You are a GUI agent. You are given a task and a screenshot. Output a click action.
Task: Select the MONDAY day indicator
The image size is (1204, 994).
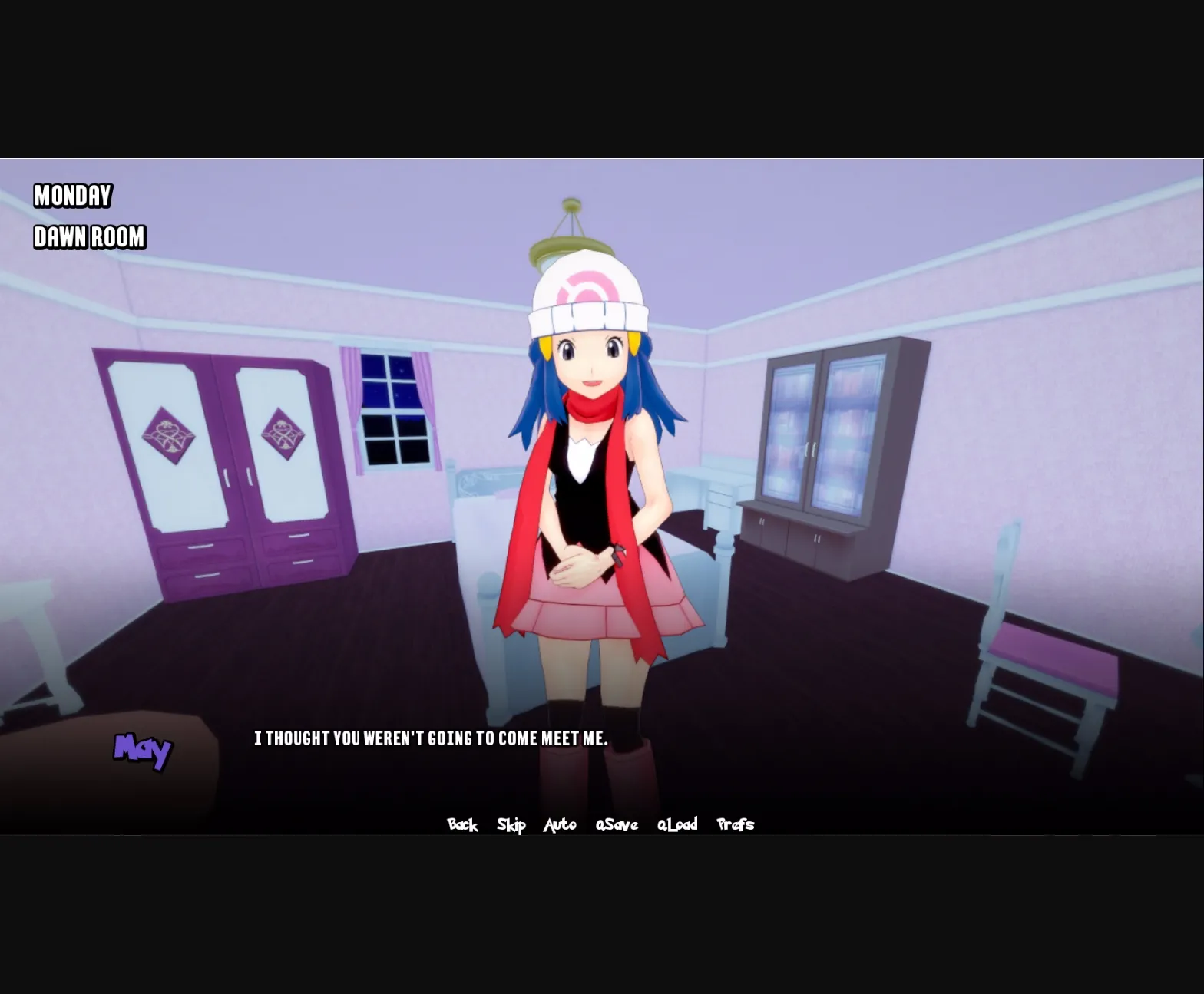tap(73, 196)
